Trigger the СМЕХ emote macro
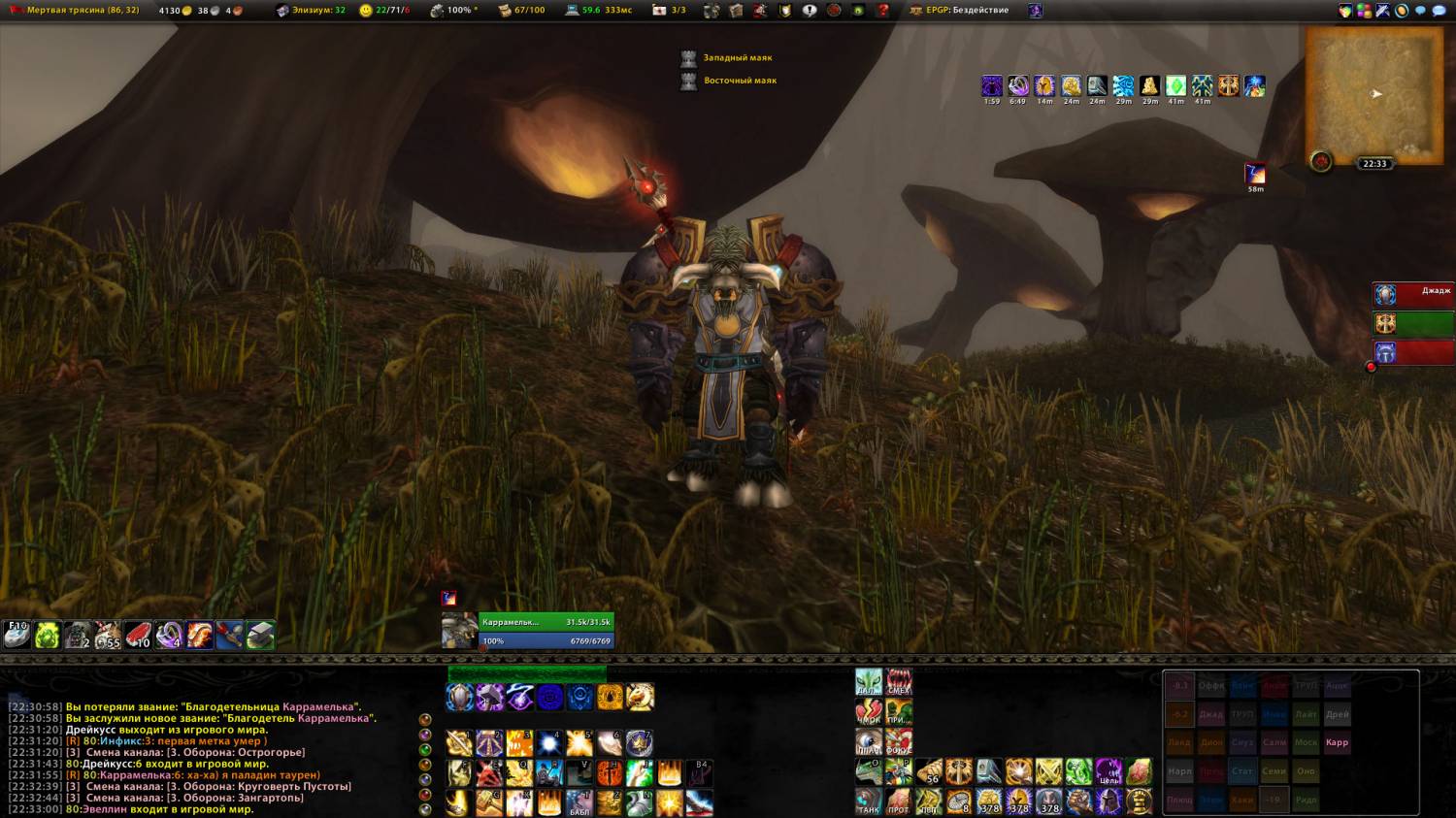This screenshot has height=818, width=1456. (899, 681)
